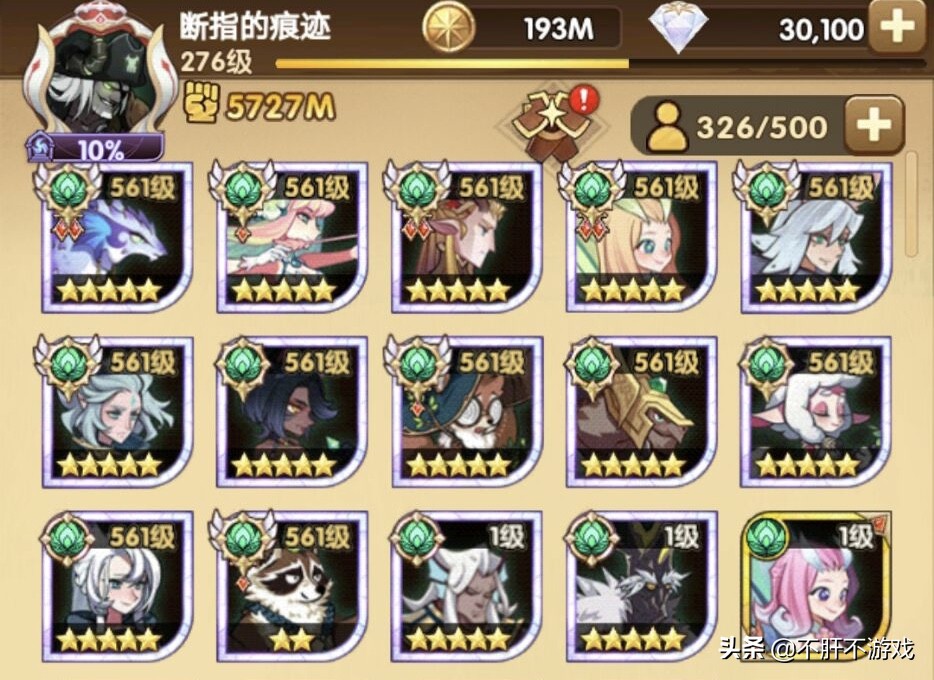Viewport: 934px width, 680px height.
Task: Choose the gold-framed pink-haired hero card
Action: pyautogui.click(x=816, y=587)
